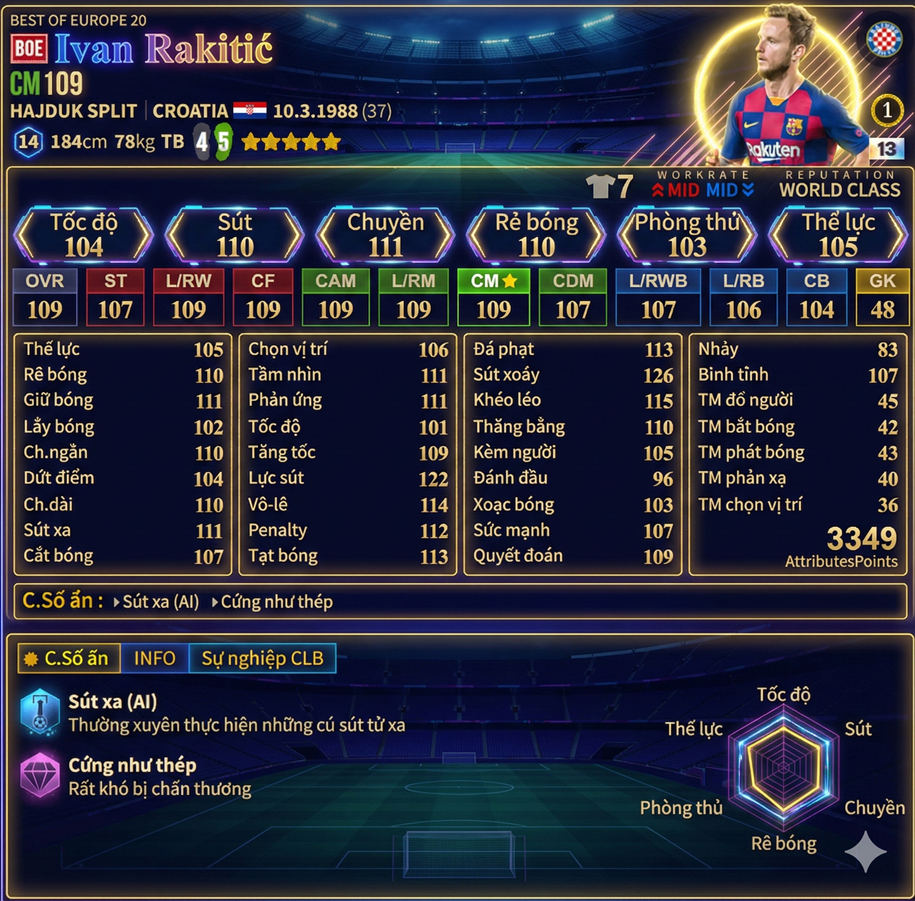The image size is (915, 901).
Task: Click the CAM position rating box
Action: (335, 297)
